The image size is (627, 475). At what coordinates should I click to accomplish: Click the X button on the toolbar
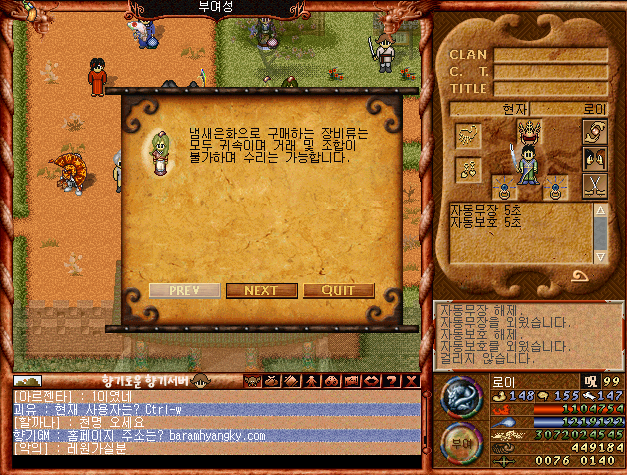[x=410, y=380]
